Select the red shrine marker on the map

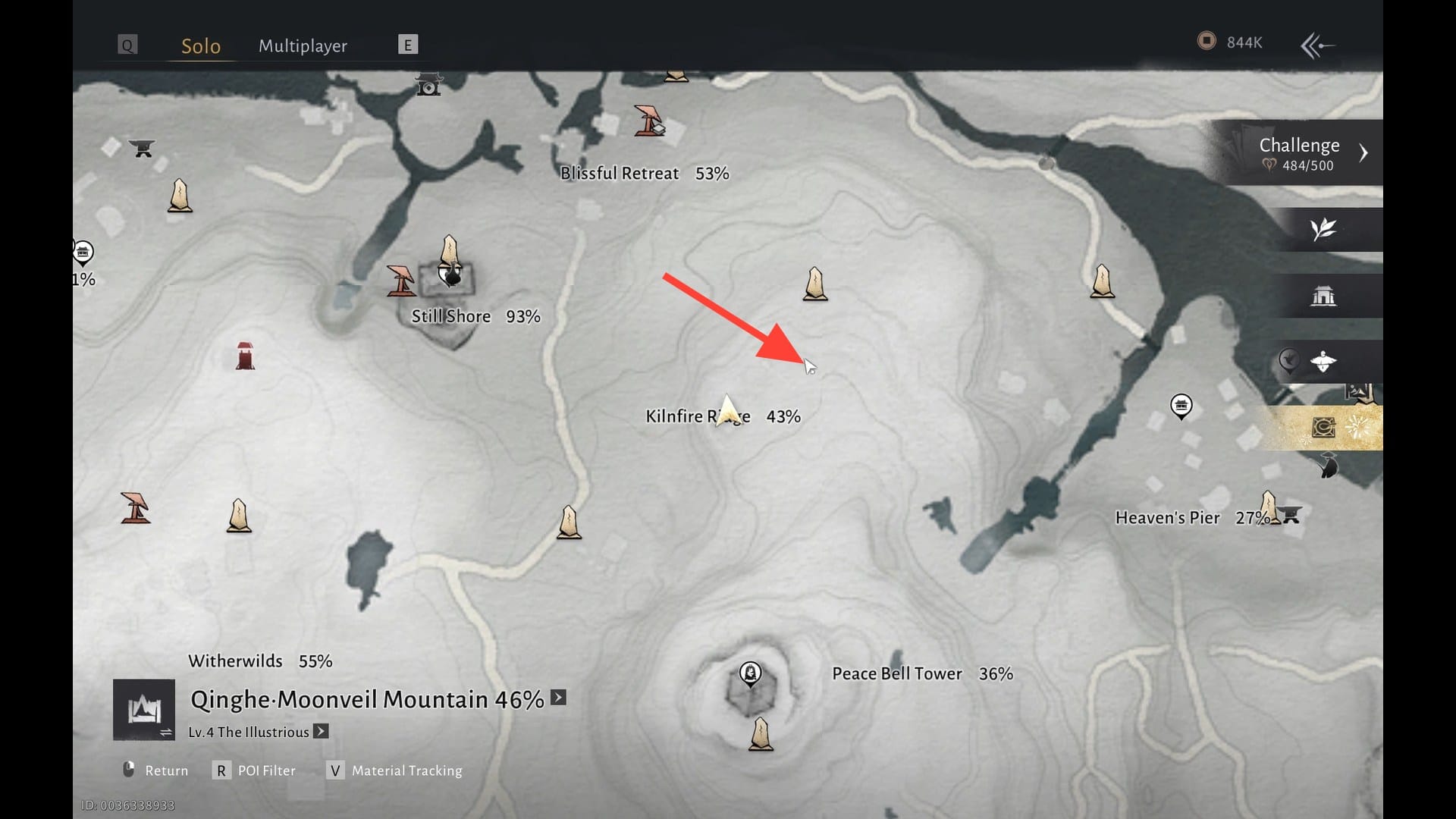pyautogui.click(x=245, y=355)
